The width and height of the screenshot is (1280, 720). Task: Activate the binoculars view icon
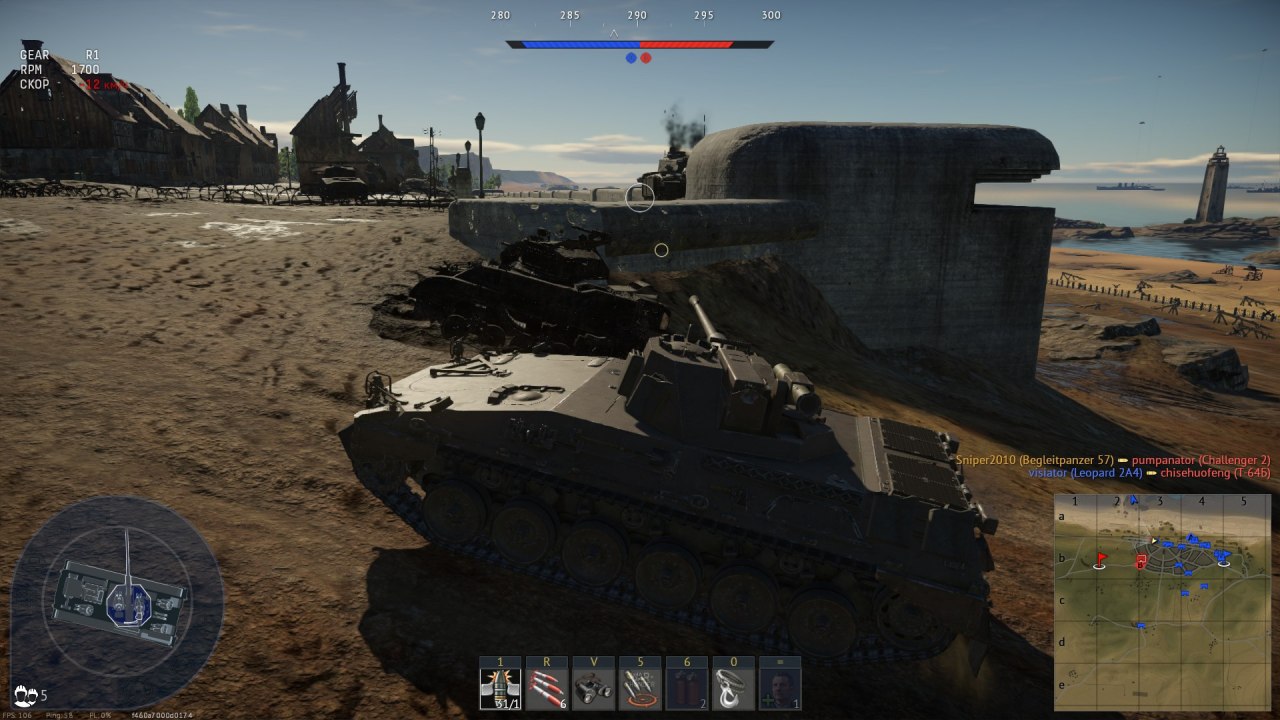pyautogui.click(x=593, y=689)
